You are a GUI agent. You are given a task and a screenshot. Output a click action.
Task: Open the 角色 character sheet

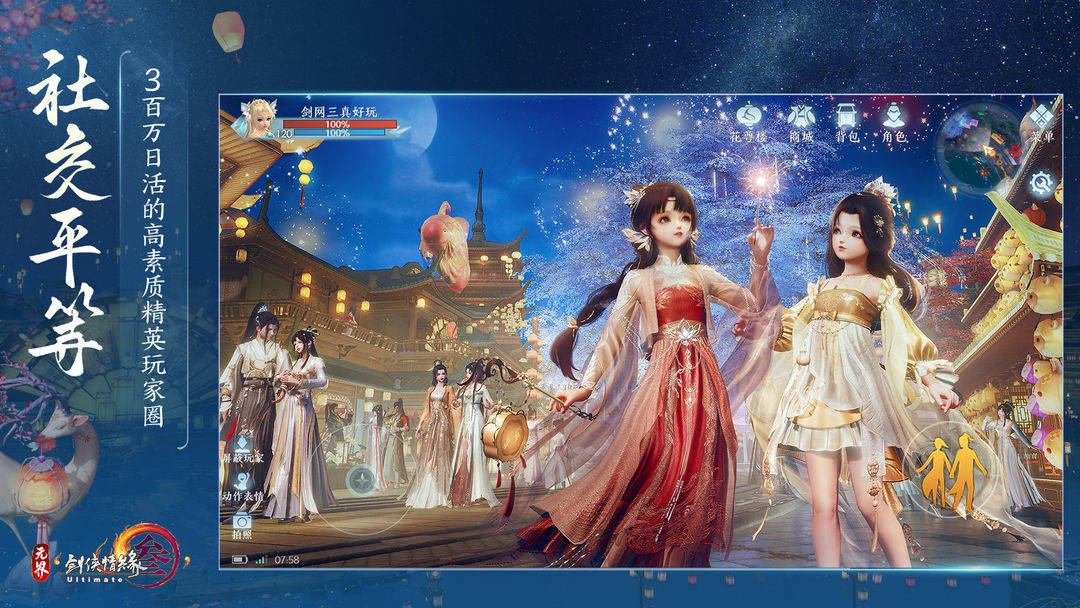pyautogui.click(x=894, y=116)
